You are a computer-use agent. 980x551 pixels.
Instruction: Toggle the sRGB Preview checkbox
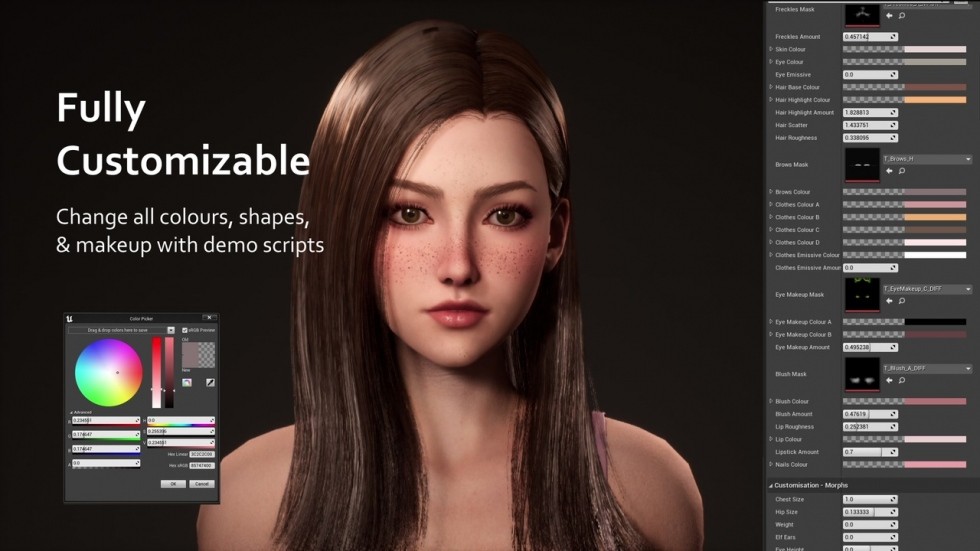[185, 330]
